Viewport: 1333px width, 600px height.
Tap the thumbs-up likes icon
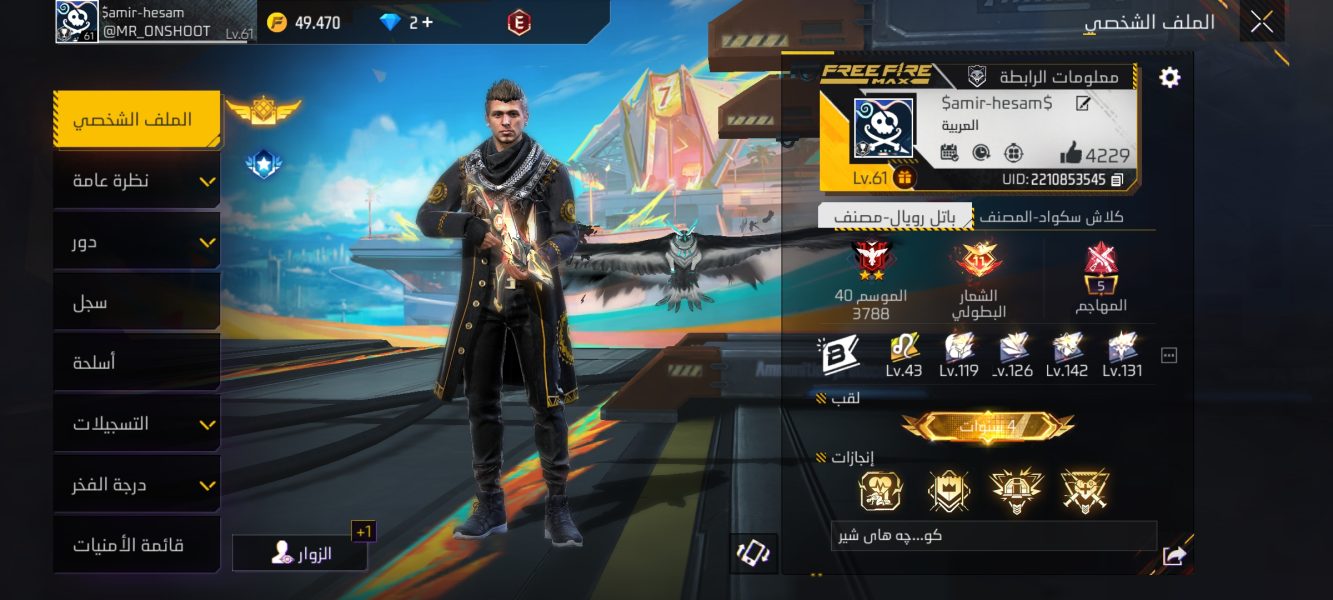pyautogui.click(x=1071, y=154)
